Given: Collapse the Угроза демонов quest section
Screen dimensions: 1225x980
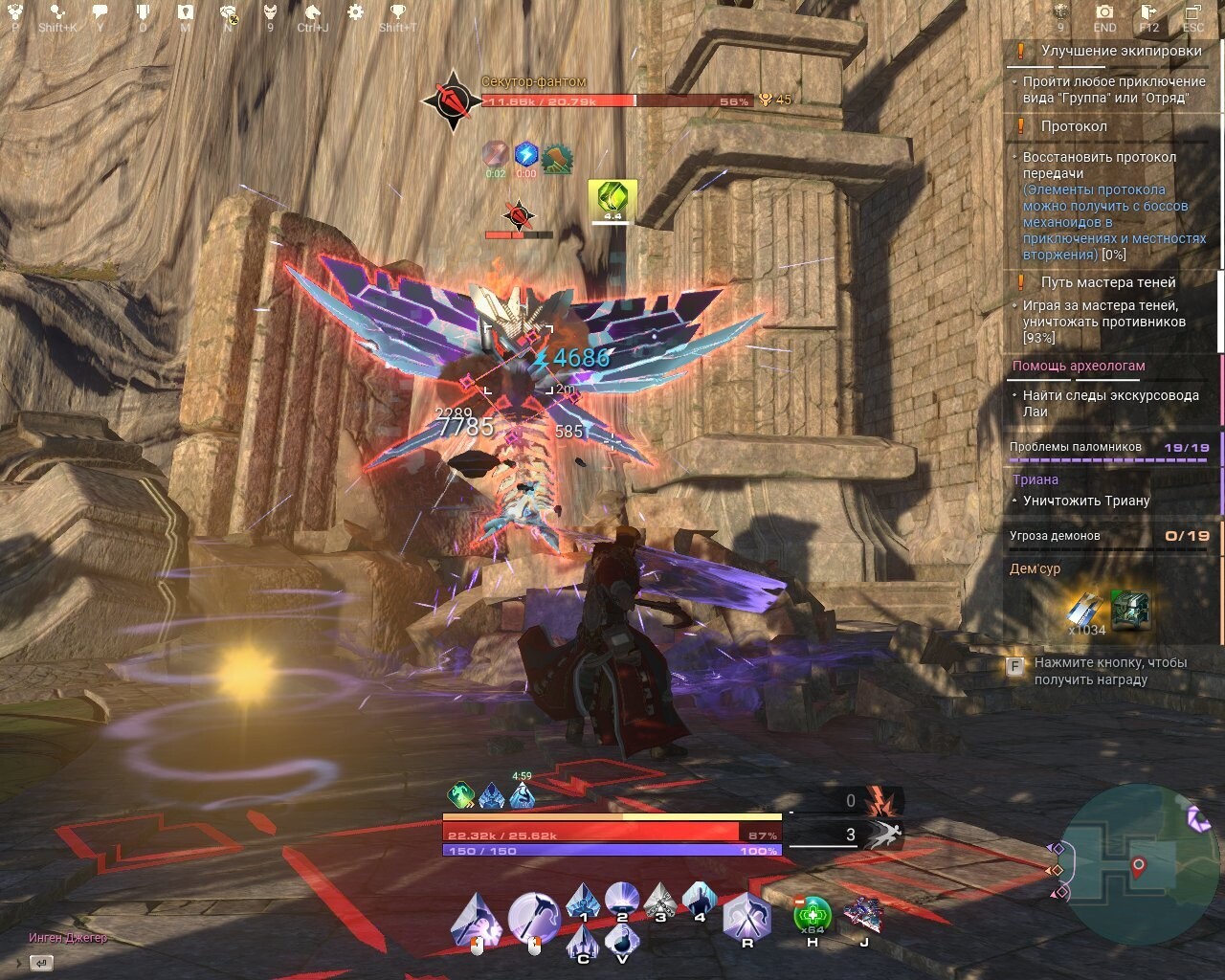Looking at the screenshot, I should (1057, 536).
